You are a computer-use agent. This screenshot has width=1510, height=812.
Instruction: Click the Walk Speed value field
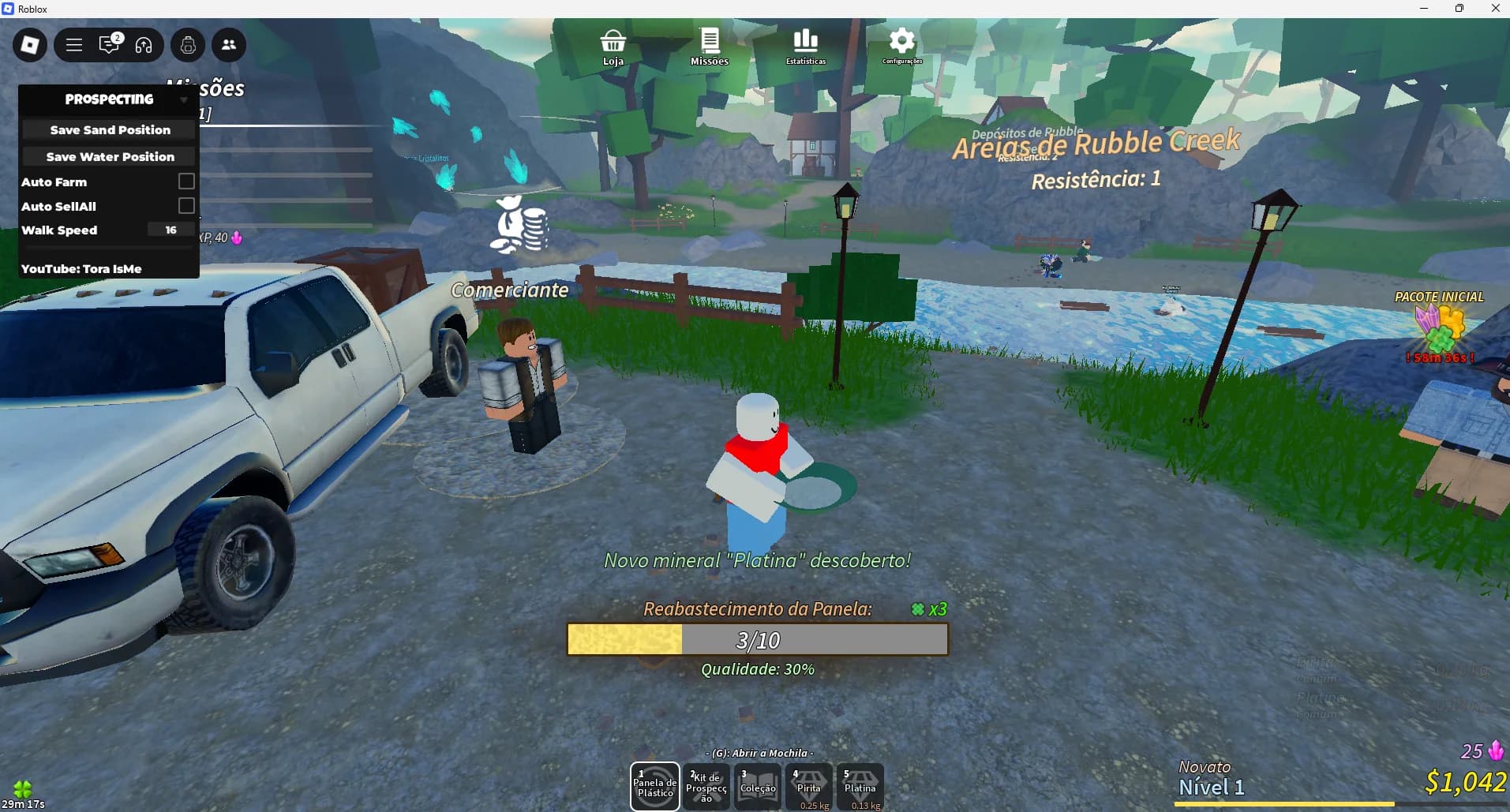169,229
